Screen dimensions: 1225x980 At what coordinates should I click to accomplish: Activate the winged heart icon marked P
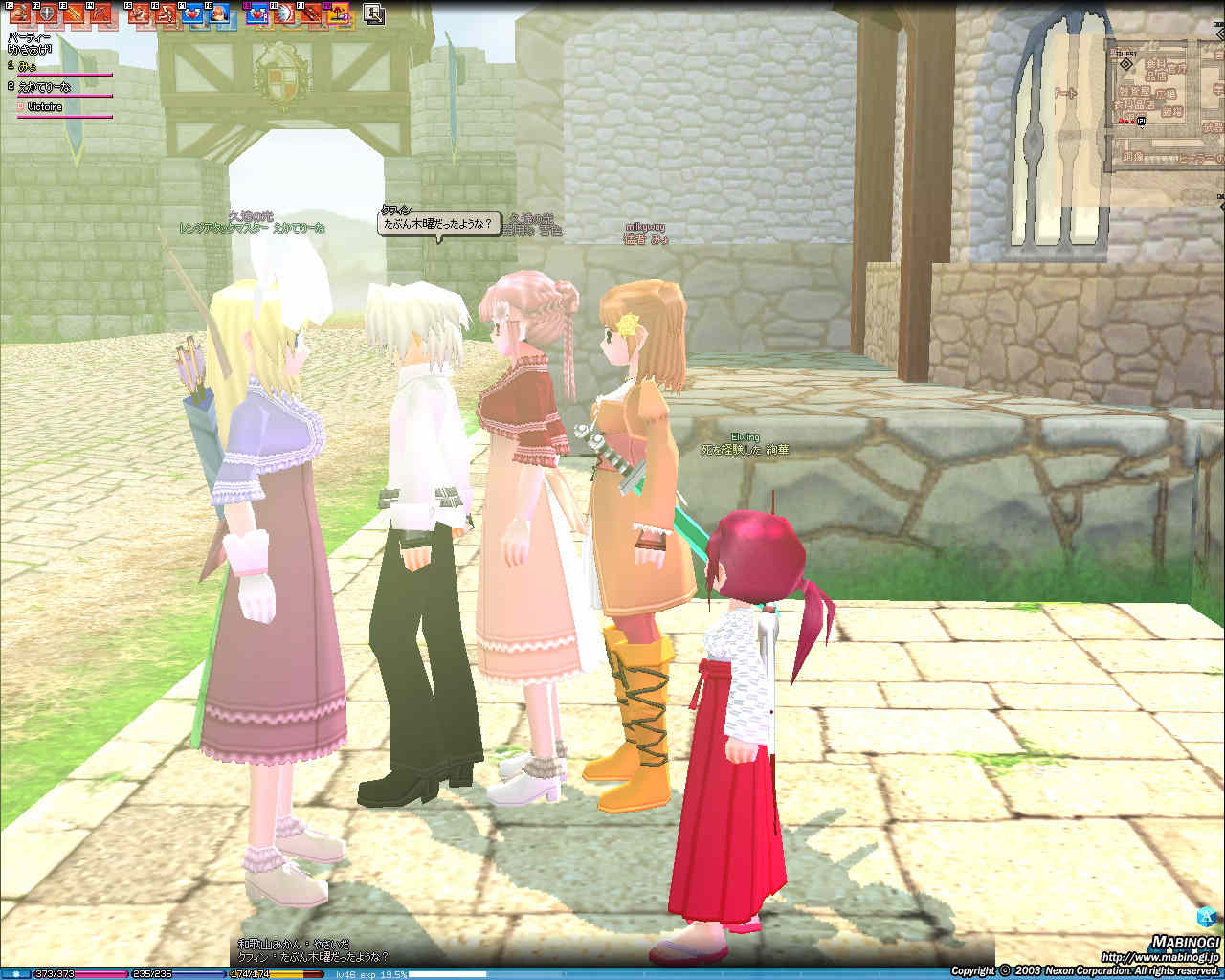(256, 13)
